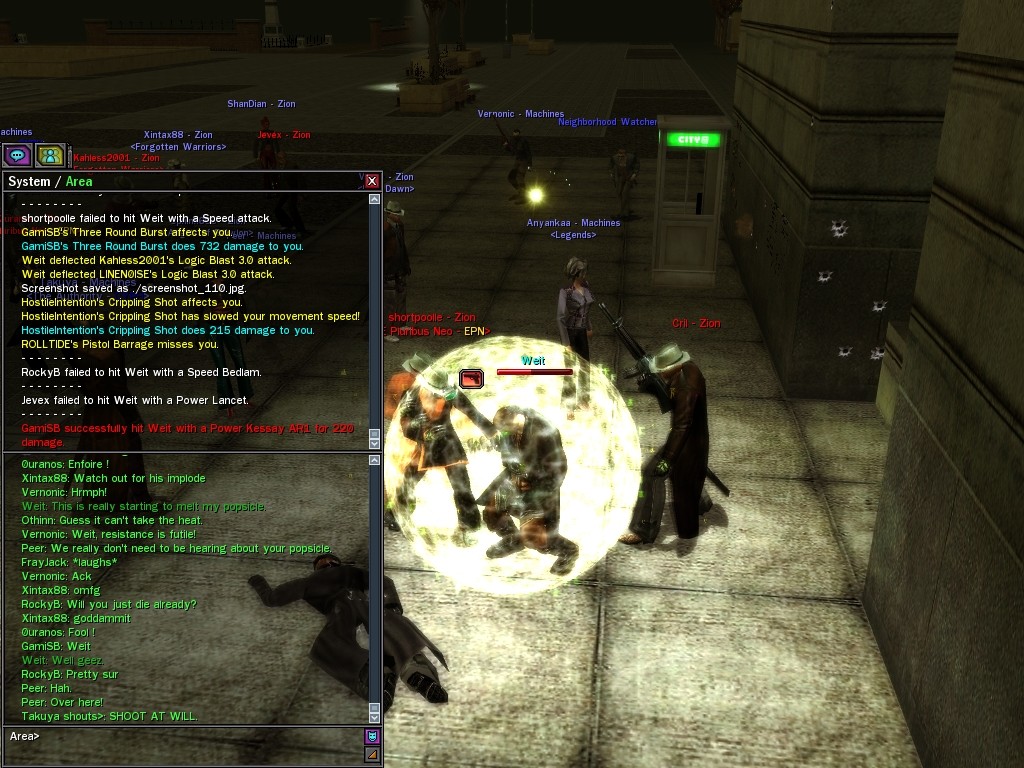Click the area chat scroll-down arrow

[x=375, y=716]
